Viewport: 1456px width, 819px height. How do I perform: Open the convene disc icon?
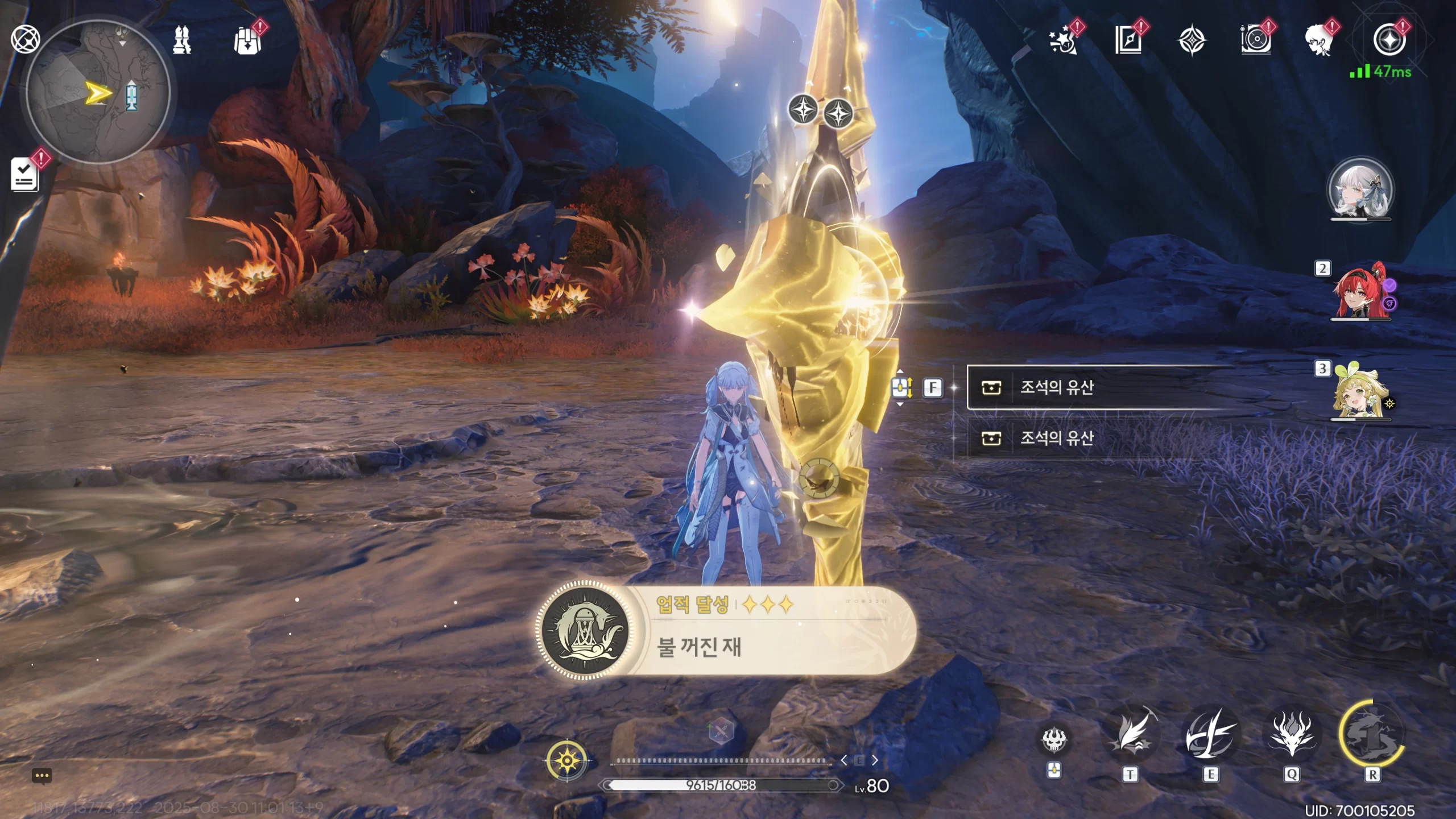(1255, 41)
